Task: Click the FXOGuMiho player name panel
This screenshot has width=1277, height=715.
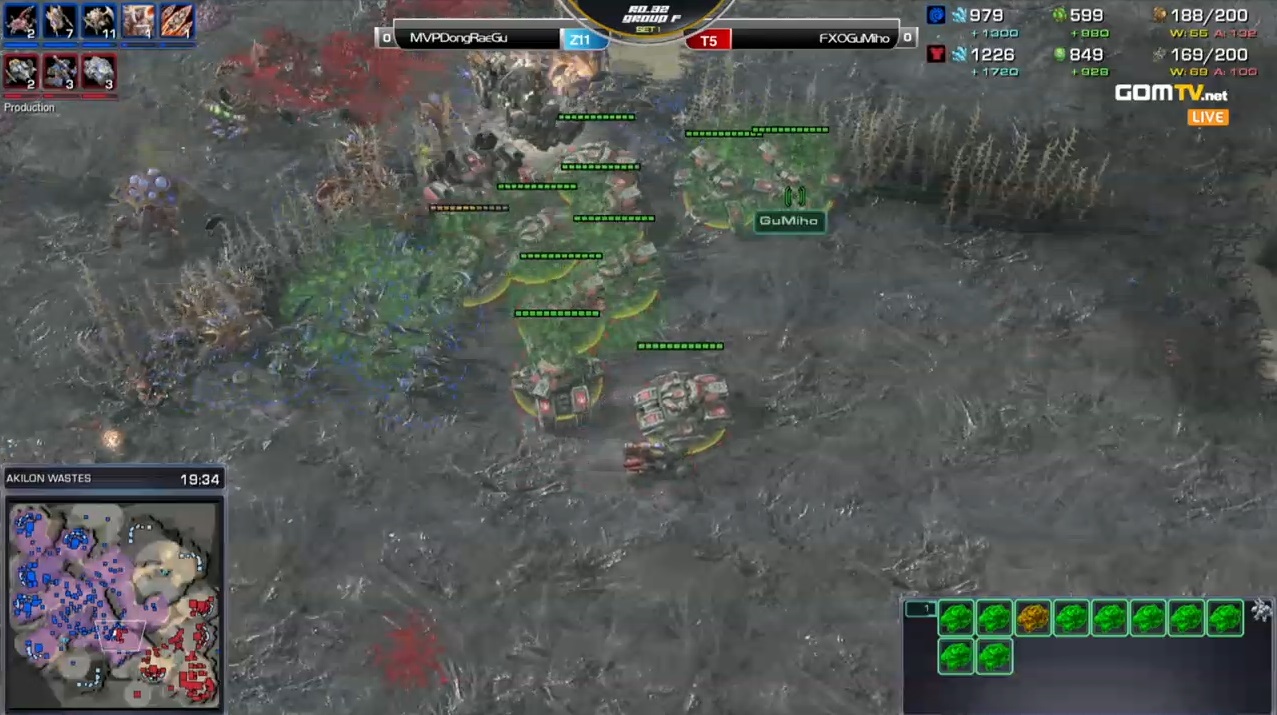Action: pos(812,39)
